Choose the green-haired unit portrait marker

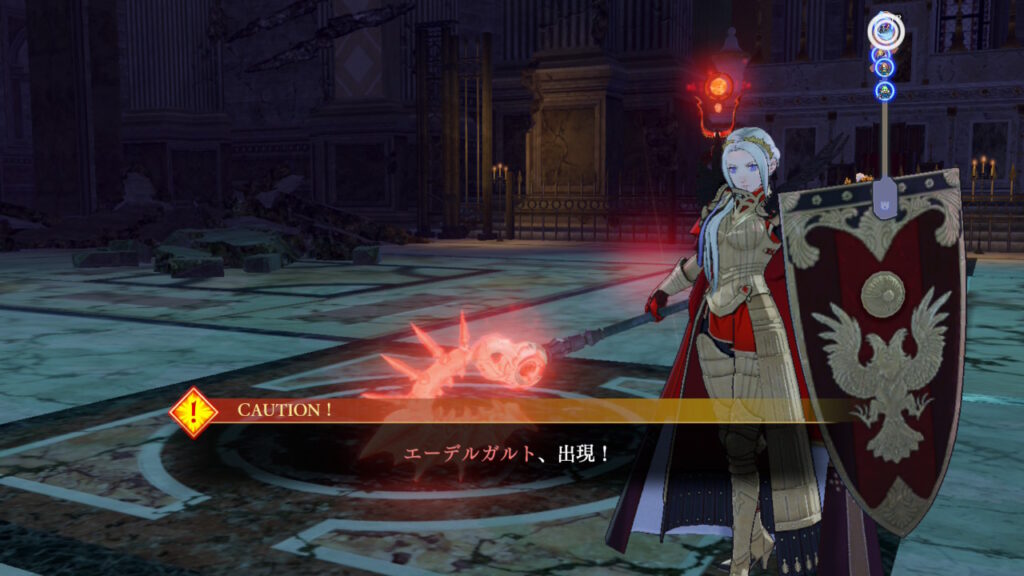(x=884, y=91)
